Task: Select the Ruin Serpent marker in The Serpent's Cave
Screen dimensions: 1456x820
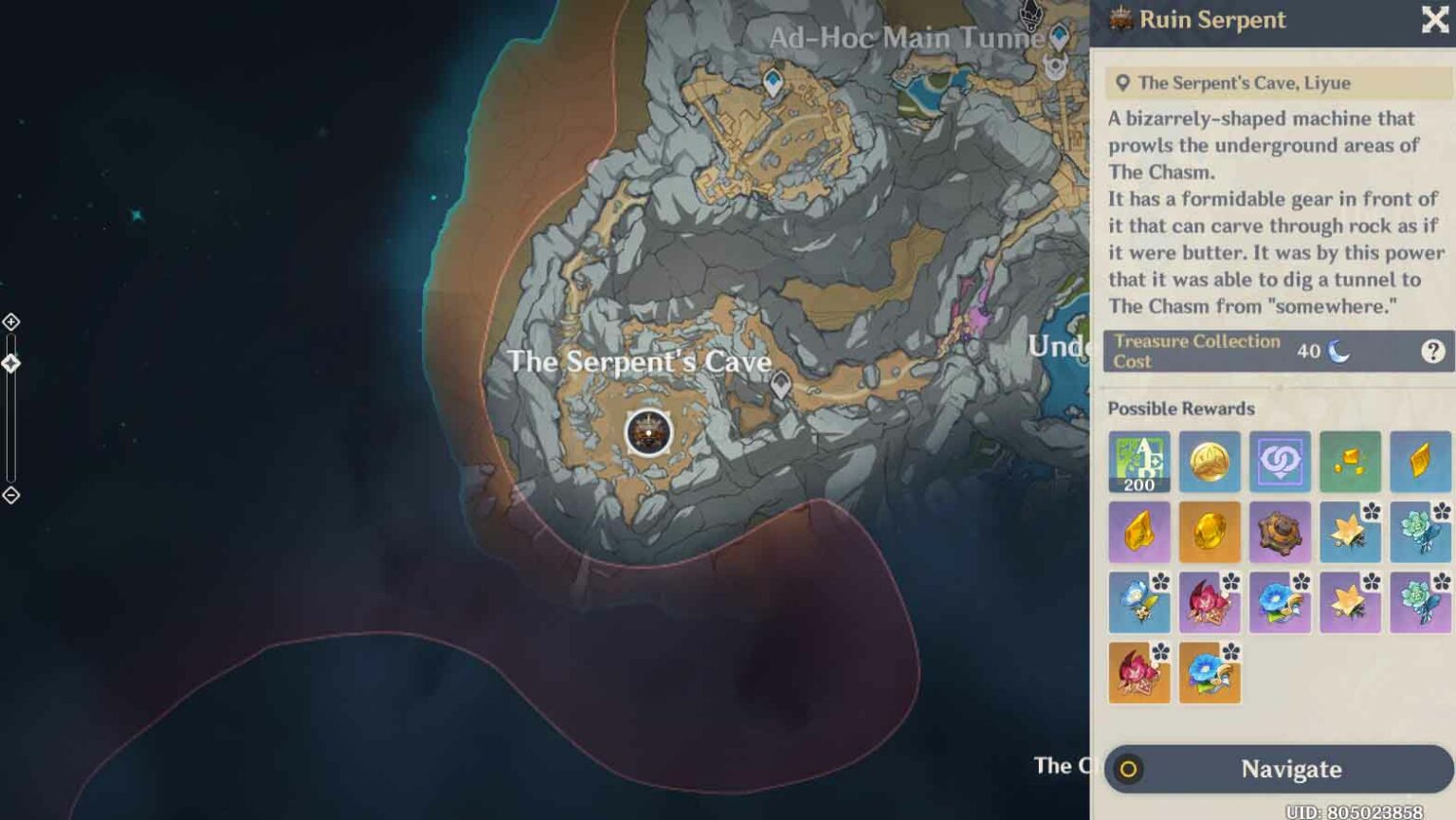Action: coord(649,433)
